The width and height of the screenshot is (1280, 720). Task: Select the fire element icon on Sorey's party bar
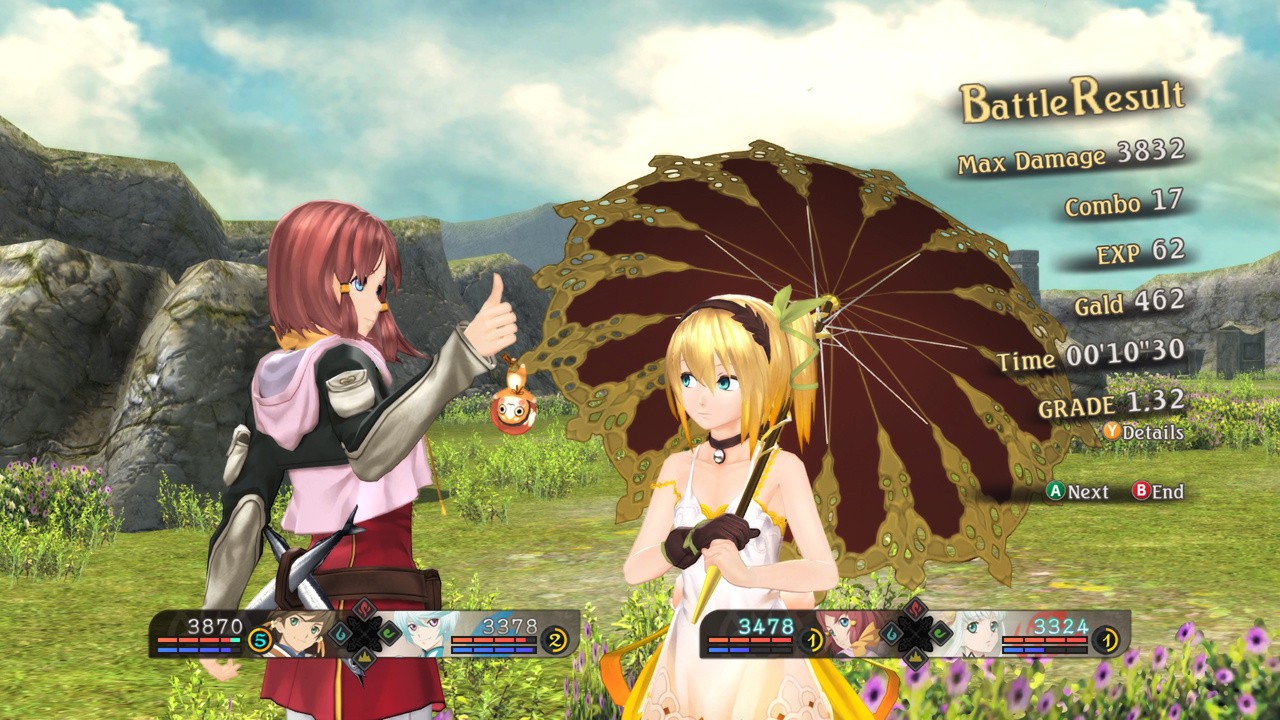point(365,607)
